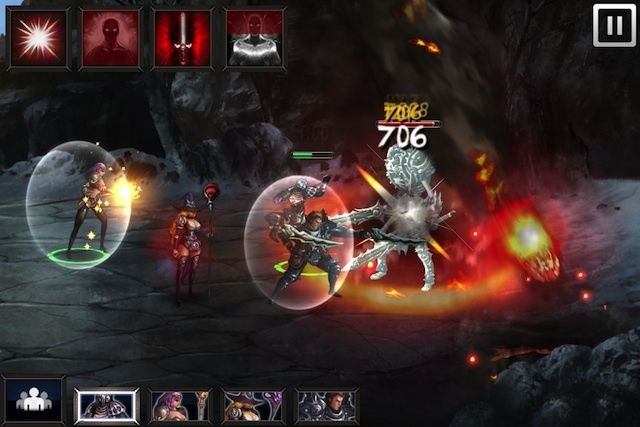Trigger the glowing sword ability
The image size is (640, 427).
click(x=183, y=39)
